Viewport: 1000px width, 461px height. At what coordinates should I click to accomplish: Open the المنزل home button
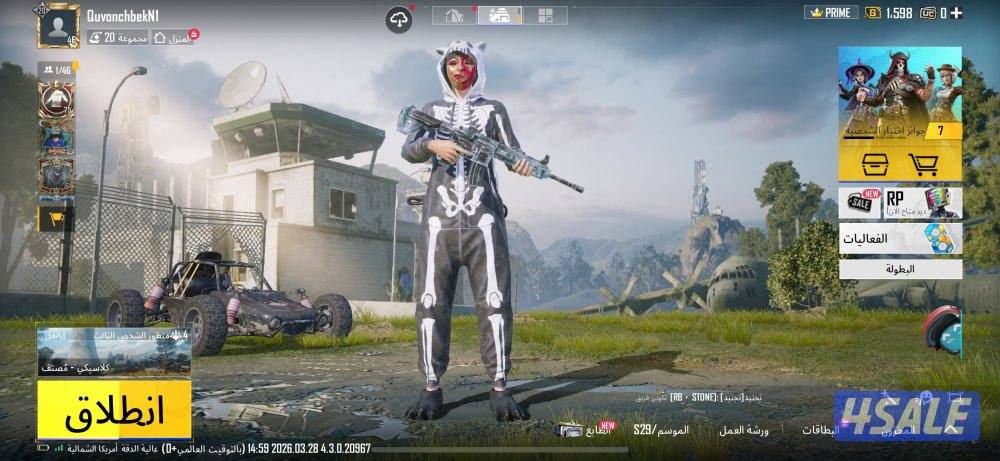tap(177, 37)
